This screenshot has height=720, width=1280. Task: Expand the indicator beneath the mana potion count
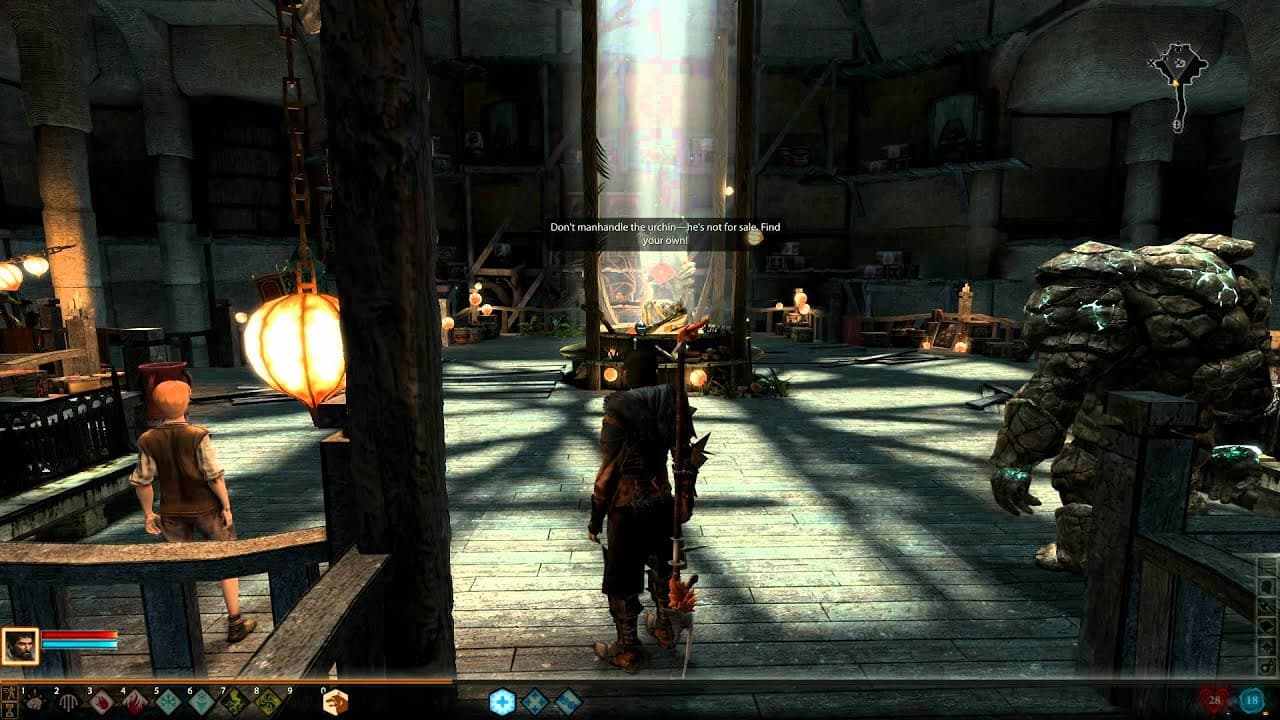pos(1265,714)
